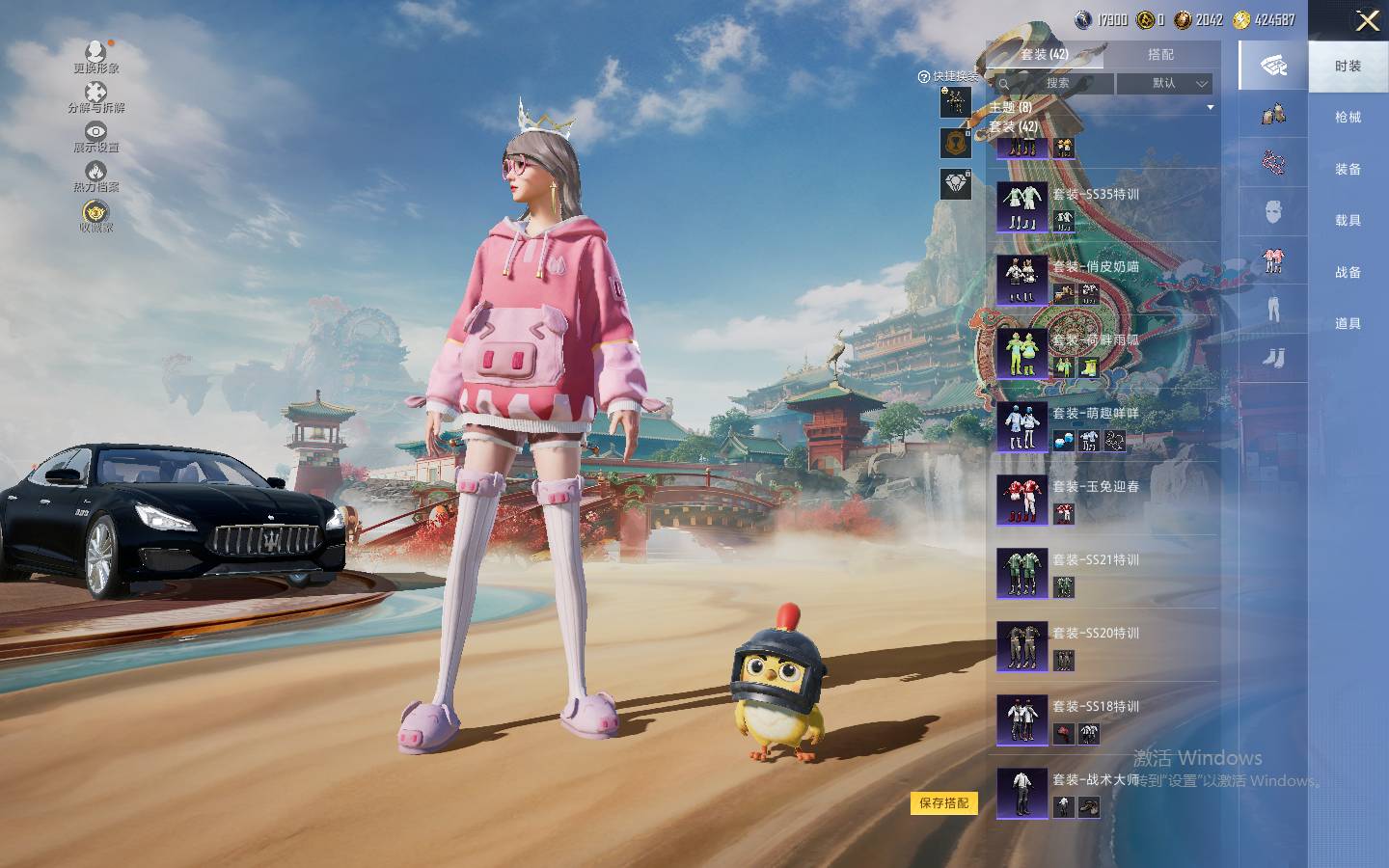The image size is (1389, 868).
Task: Switch to the 搭配 tab
Action: (x=1160, y=55)
